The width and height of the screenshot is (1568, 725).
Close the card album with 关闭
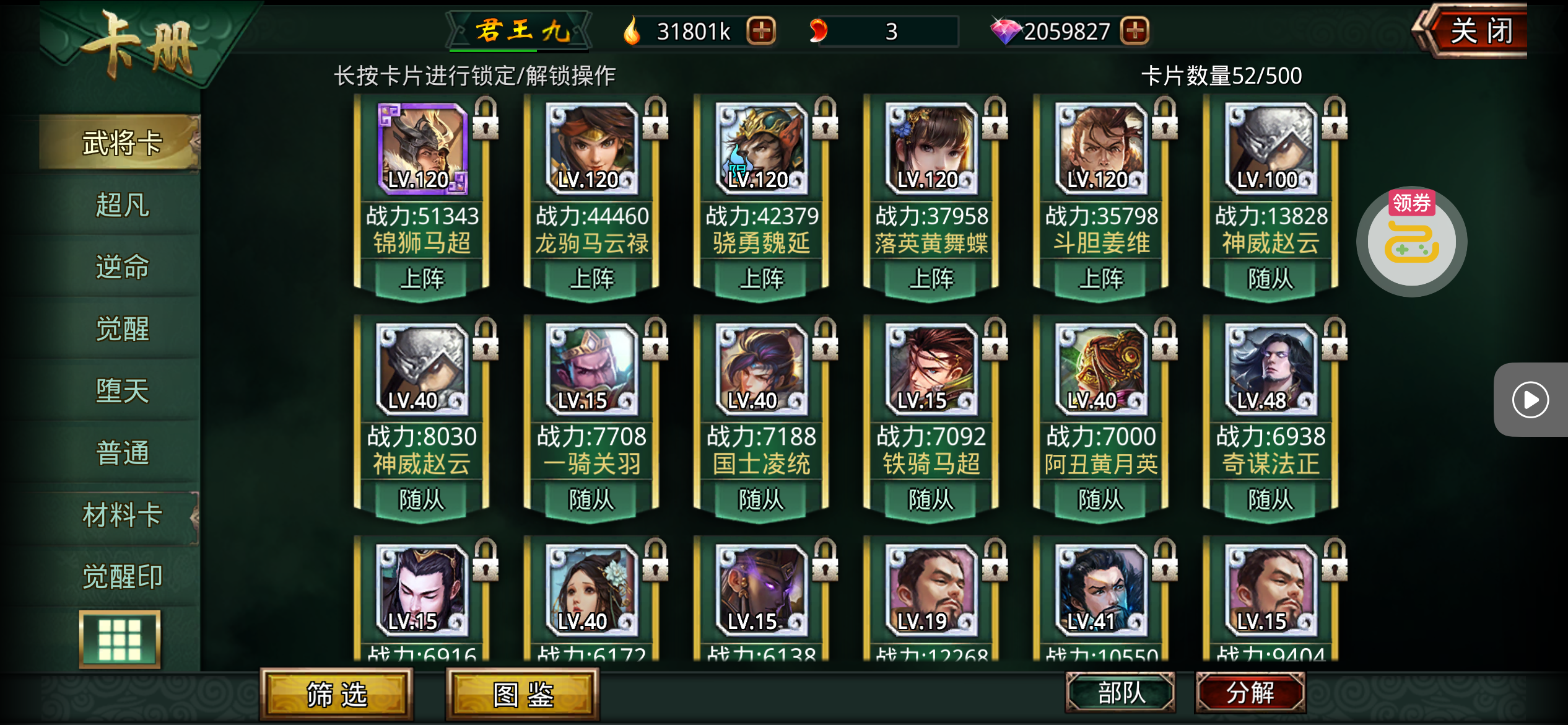[1480, 31]
